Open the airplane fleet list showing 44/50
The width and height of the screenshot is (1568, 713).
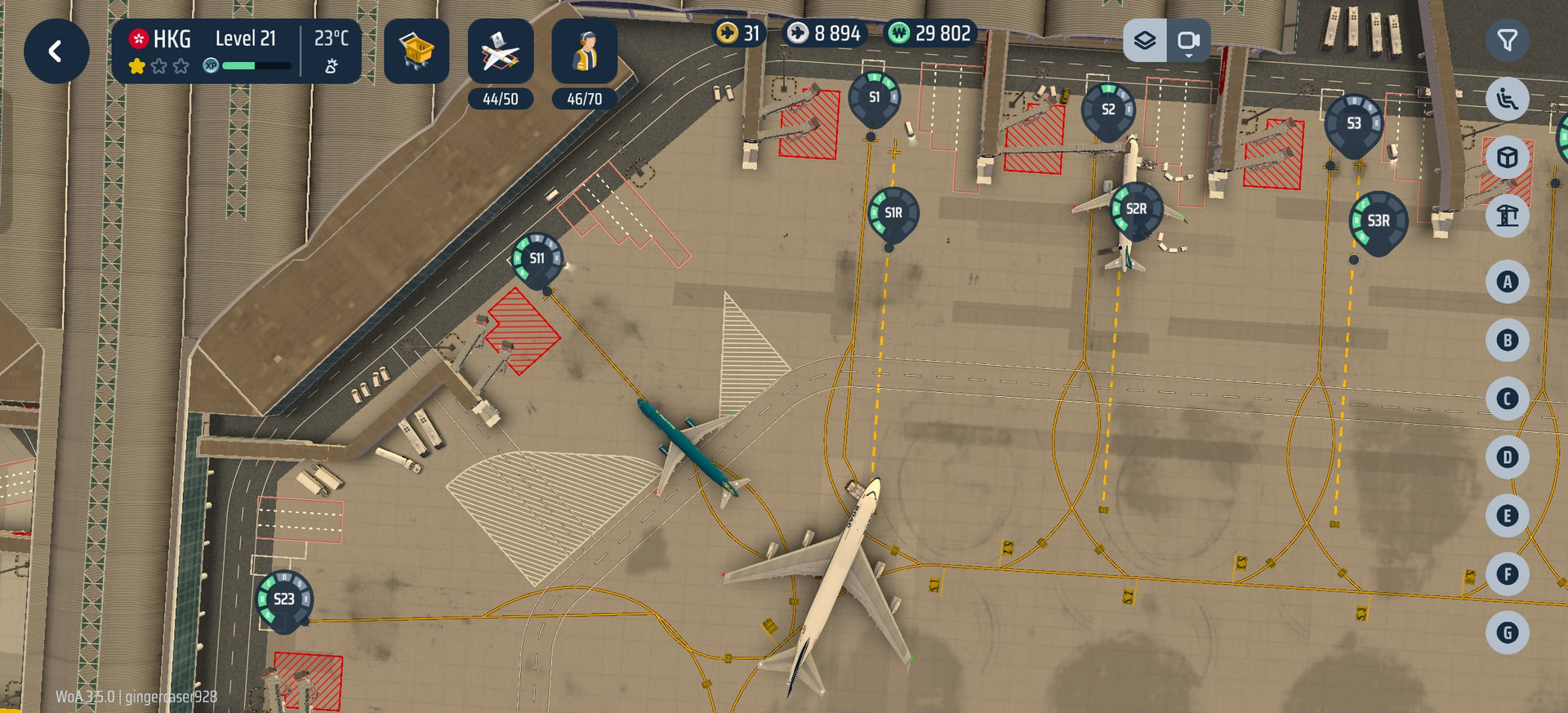500,51
